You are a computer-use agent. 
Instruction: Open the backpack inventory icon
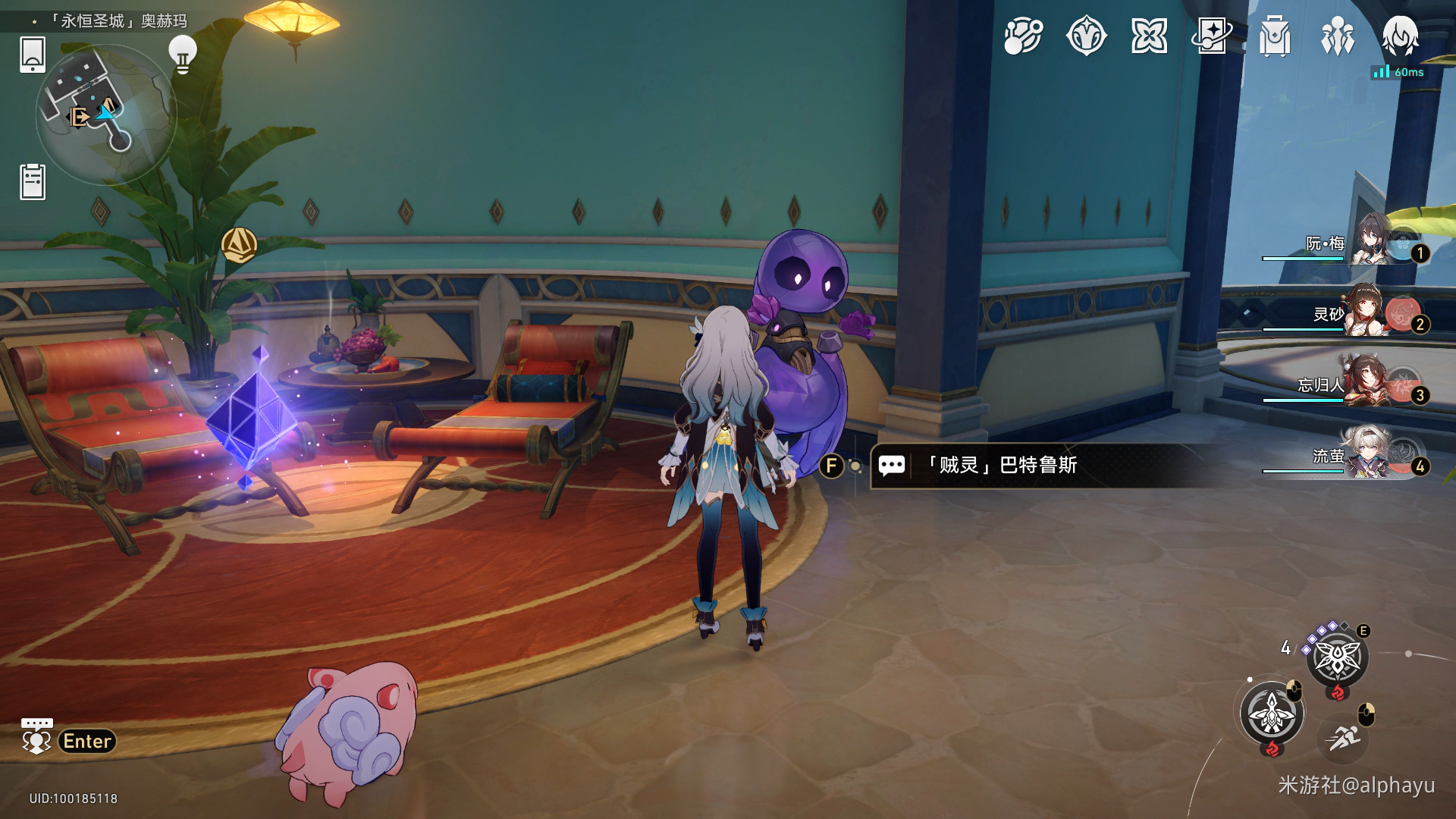point(1275,36)
